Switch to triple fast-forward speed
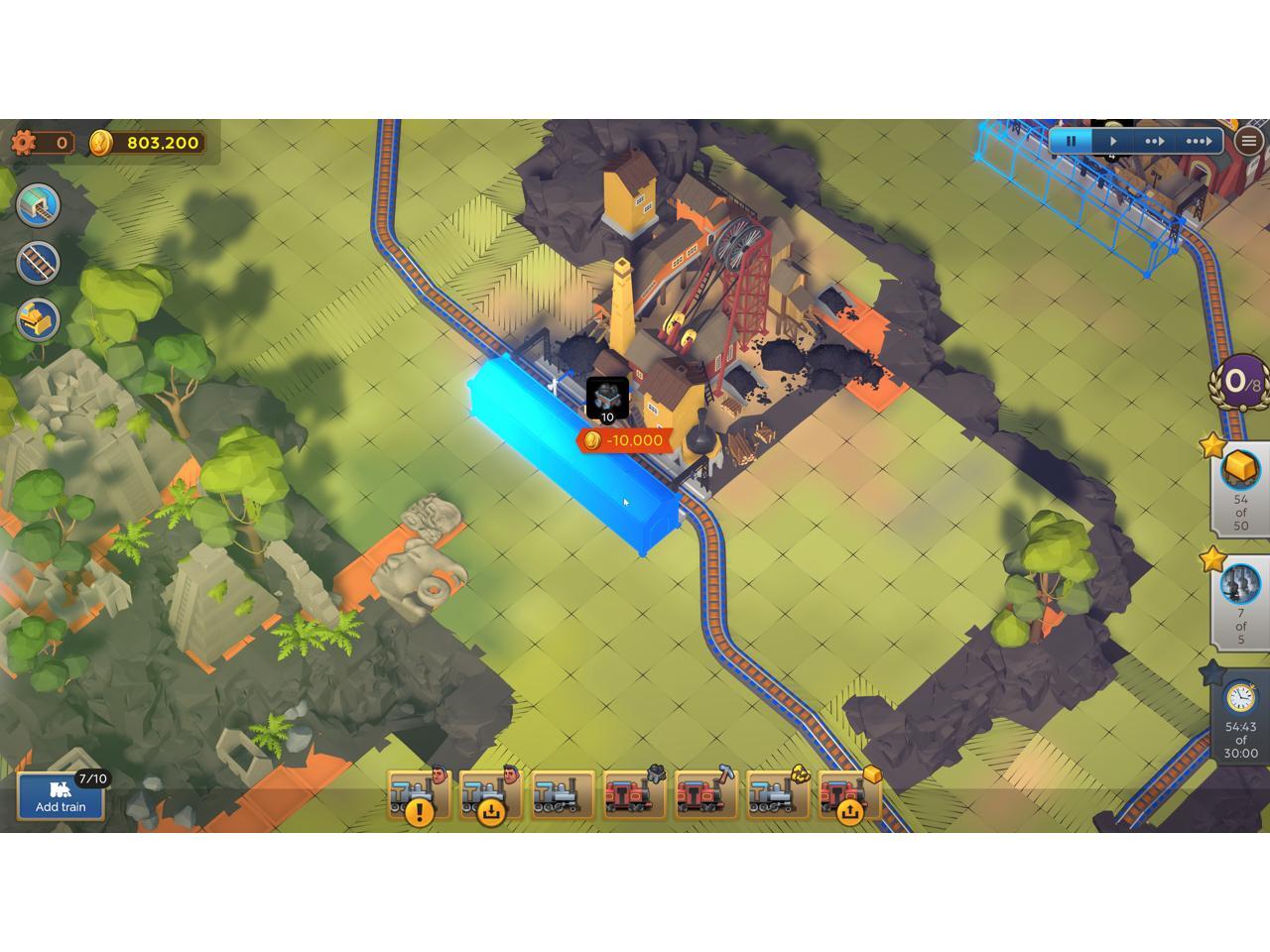 pyautogui.click(x=1198, y=141)
